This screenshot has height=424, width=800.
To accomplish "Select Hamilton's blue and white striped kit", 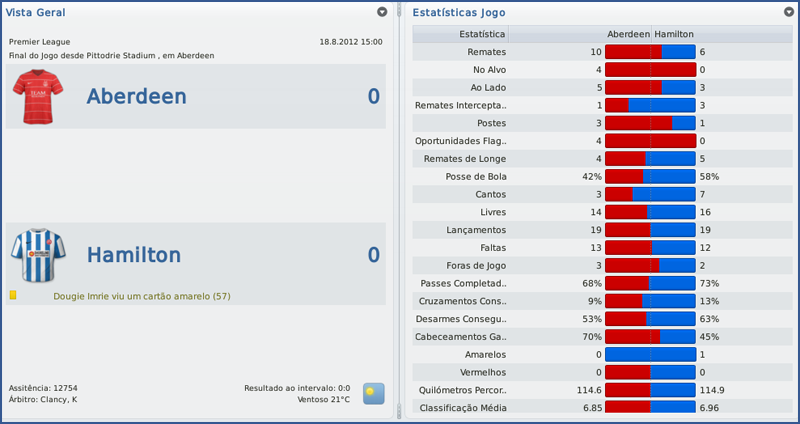I will pyautogui.click(x=37, y=256).
